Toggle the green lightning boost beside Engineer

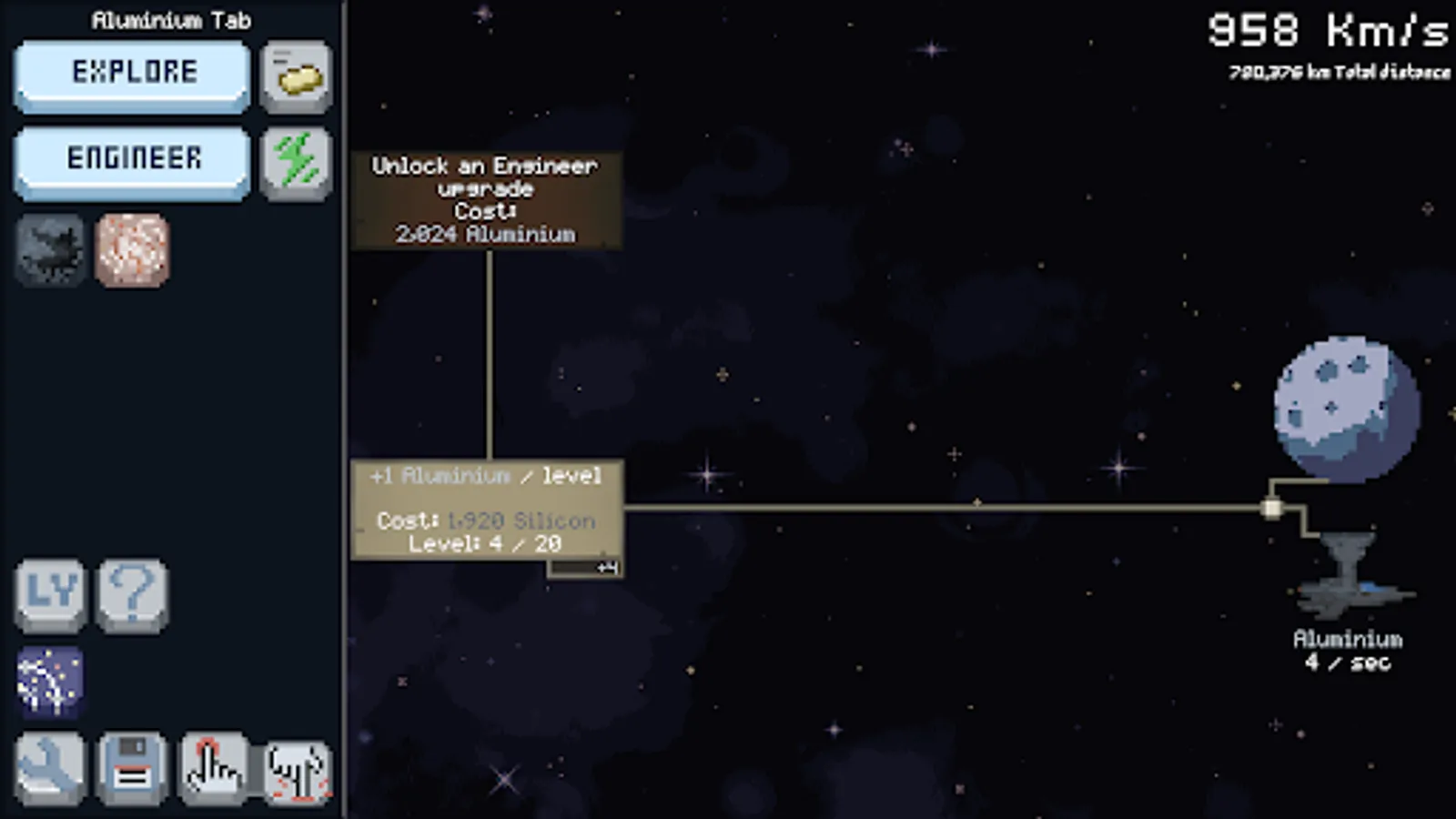pos(295,164)
